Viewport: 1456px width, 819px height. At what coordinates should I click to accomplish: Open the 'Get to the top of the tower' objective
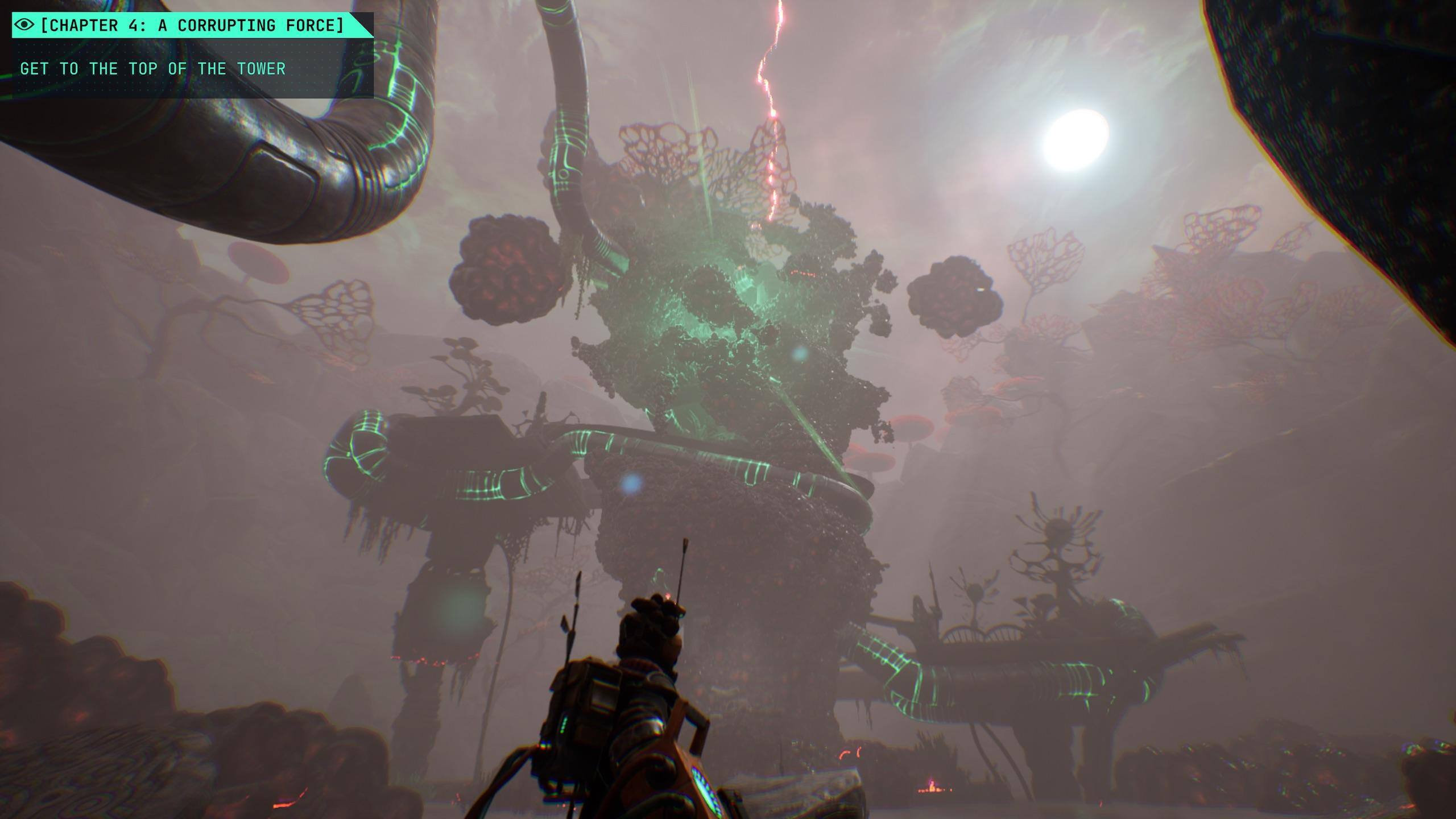[152, 69]
